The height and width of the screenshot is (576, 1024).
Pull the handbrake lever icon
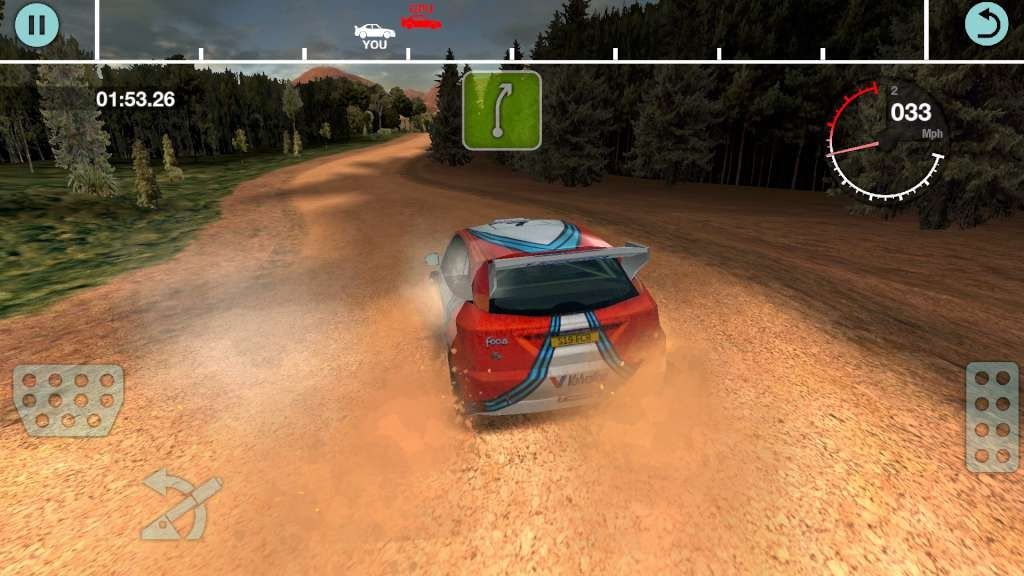pyautogui.click(x=181, y=505)
